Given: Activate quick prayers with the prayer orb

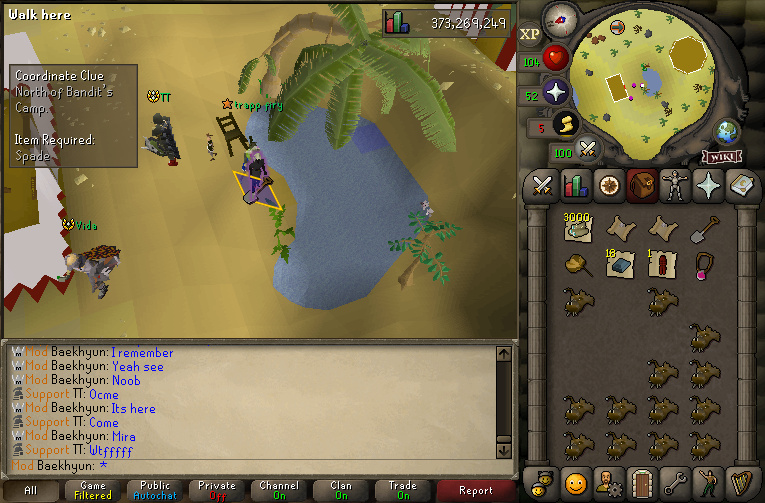Looking at the screenshot, I should (556, 93).
